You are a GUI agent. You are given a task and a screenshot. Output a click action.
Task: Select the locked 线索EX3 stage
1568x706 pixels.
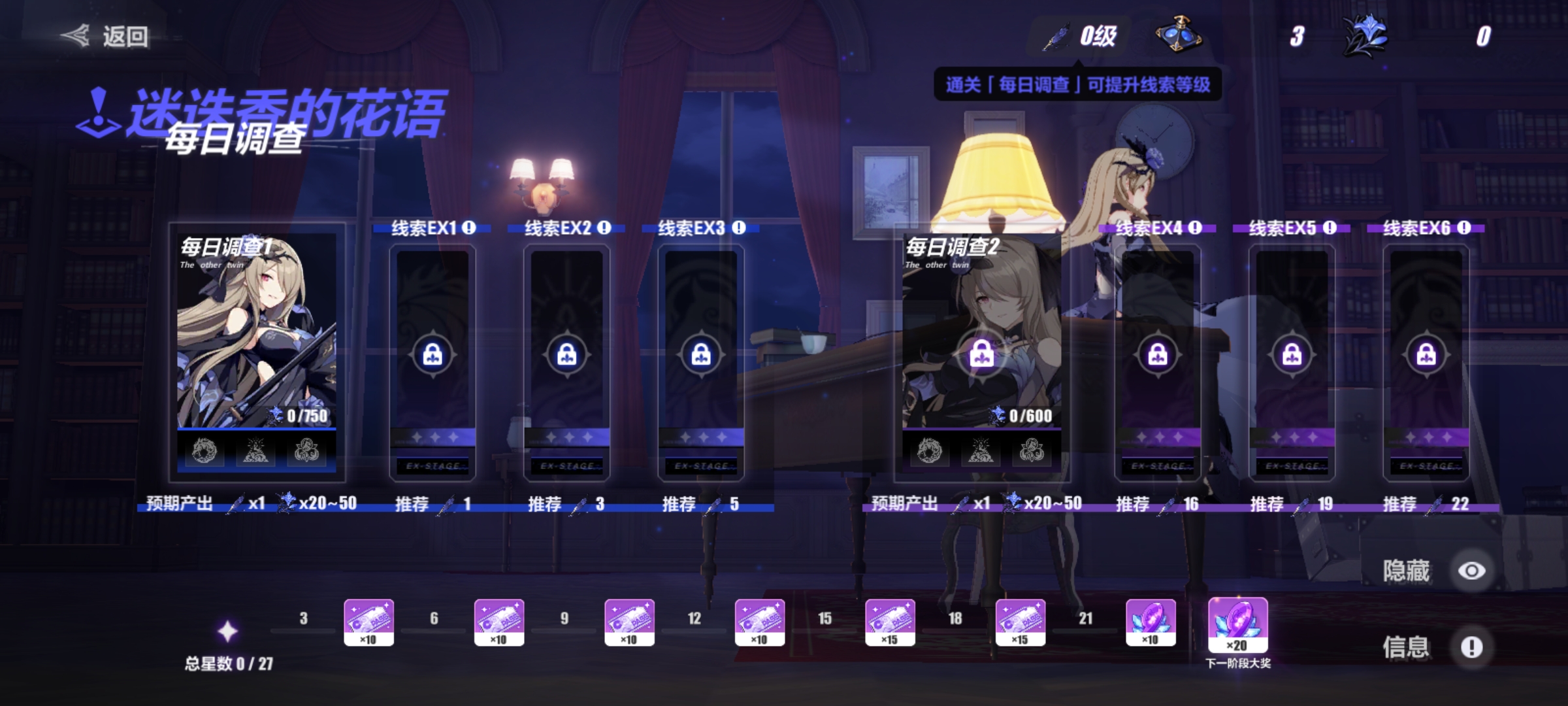coord(701,356)
